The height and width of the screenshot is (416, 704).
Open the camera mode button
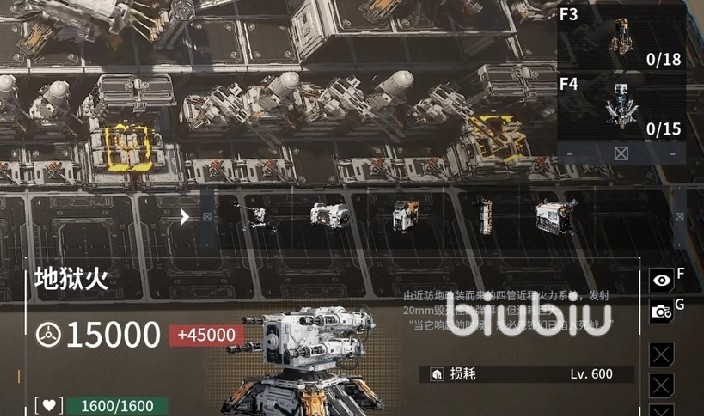[x=661, y=312]
